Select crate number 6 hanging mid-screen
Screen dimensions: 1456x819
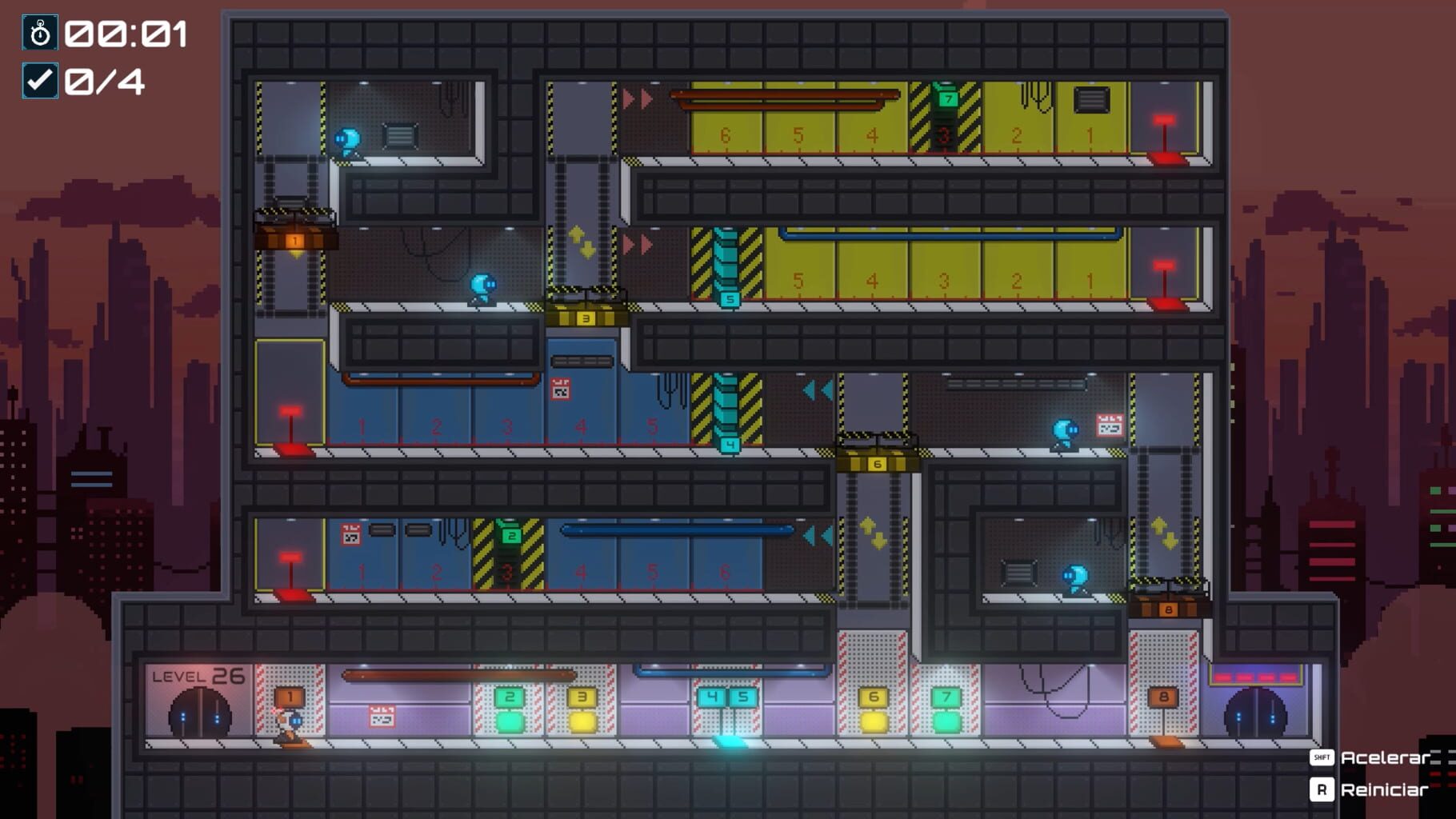point(878,462)
